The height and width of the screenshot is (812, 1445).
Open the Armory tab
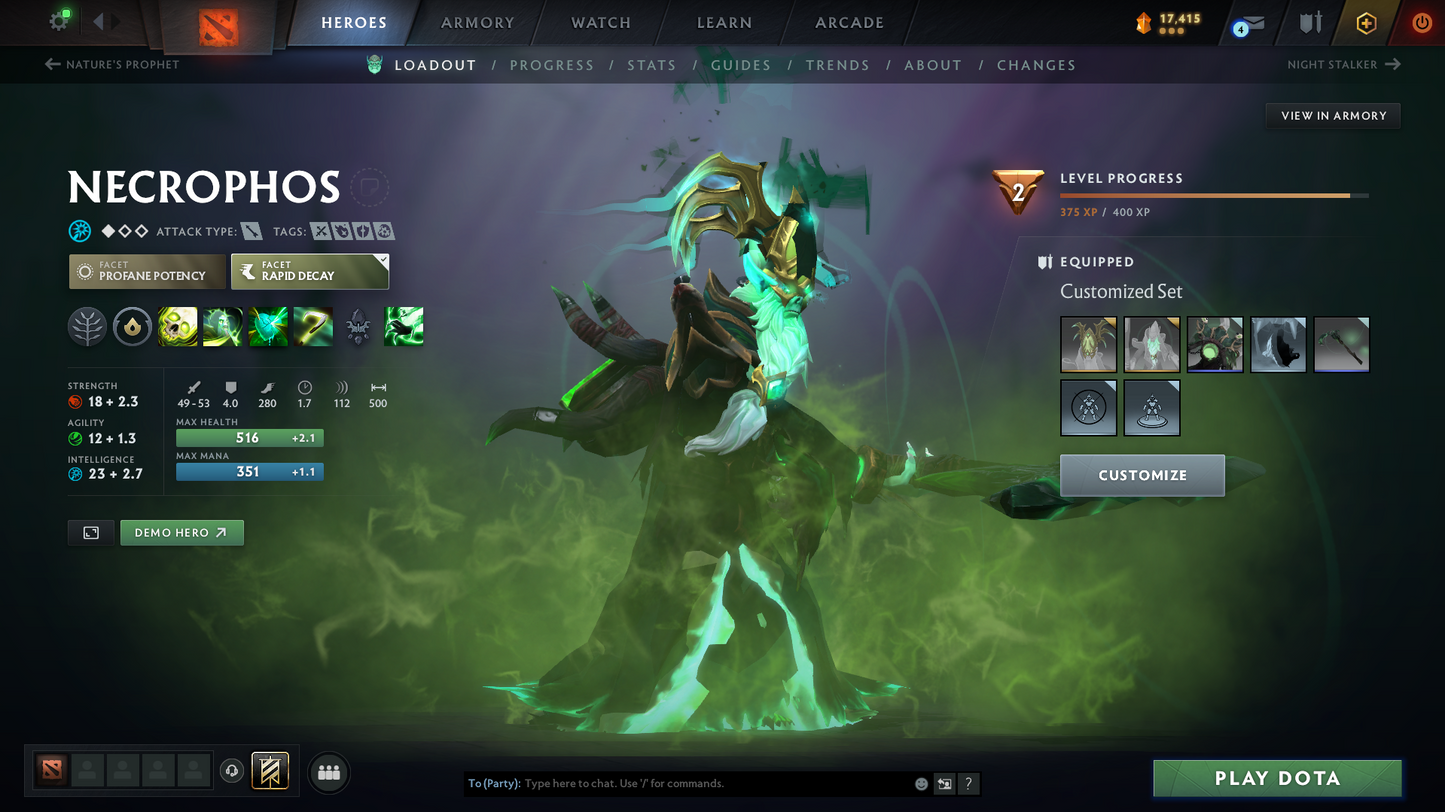click(x=477, y=23)
